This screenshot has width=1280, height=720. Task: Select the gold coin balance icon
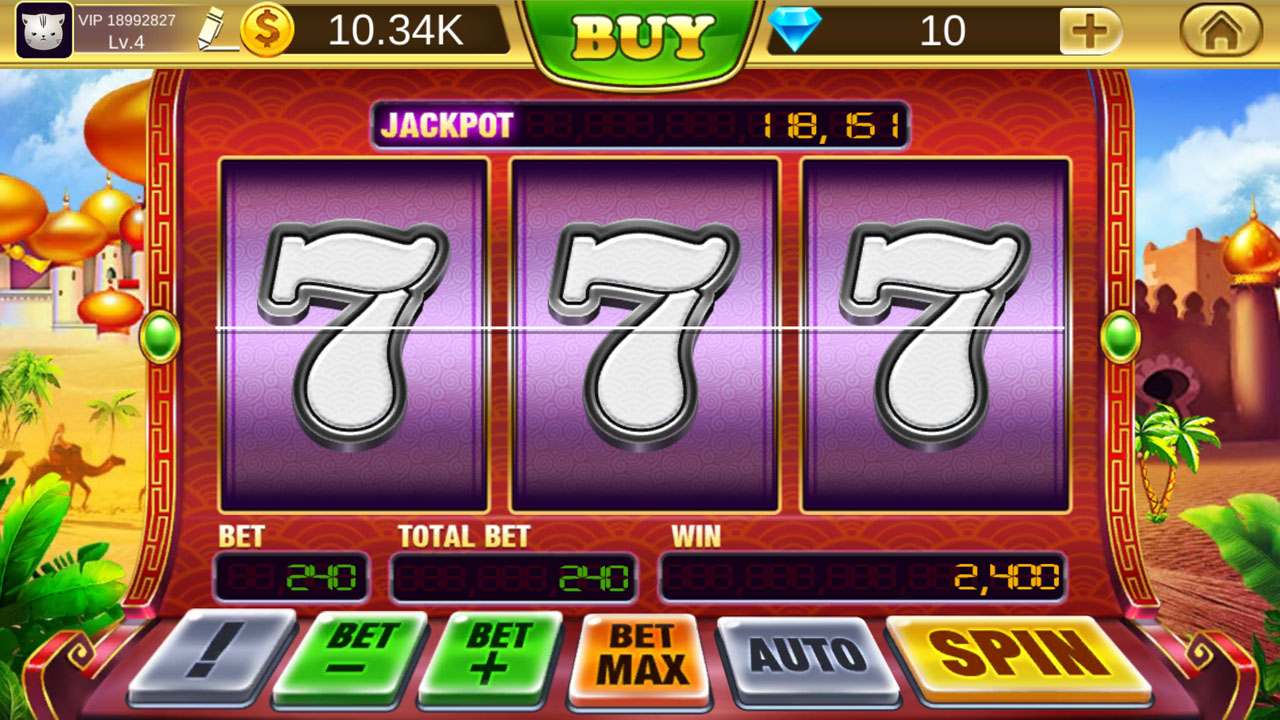(x=267, y=30)
